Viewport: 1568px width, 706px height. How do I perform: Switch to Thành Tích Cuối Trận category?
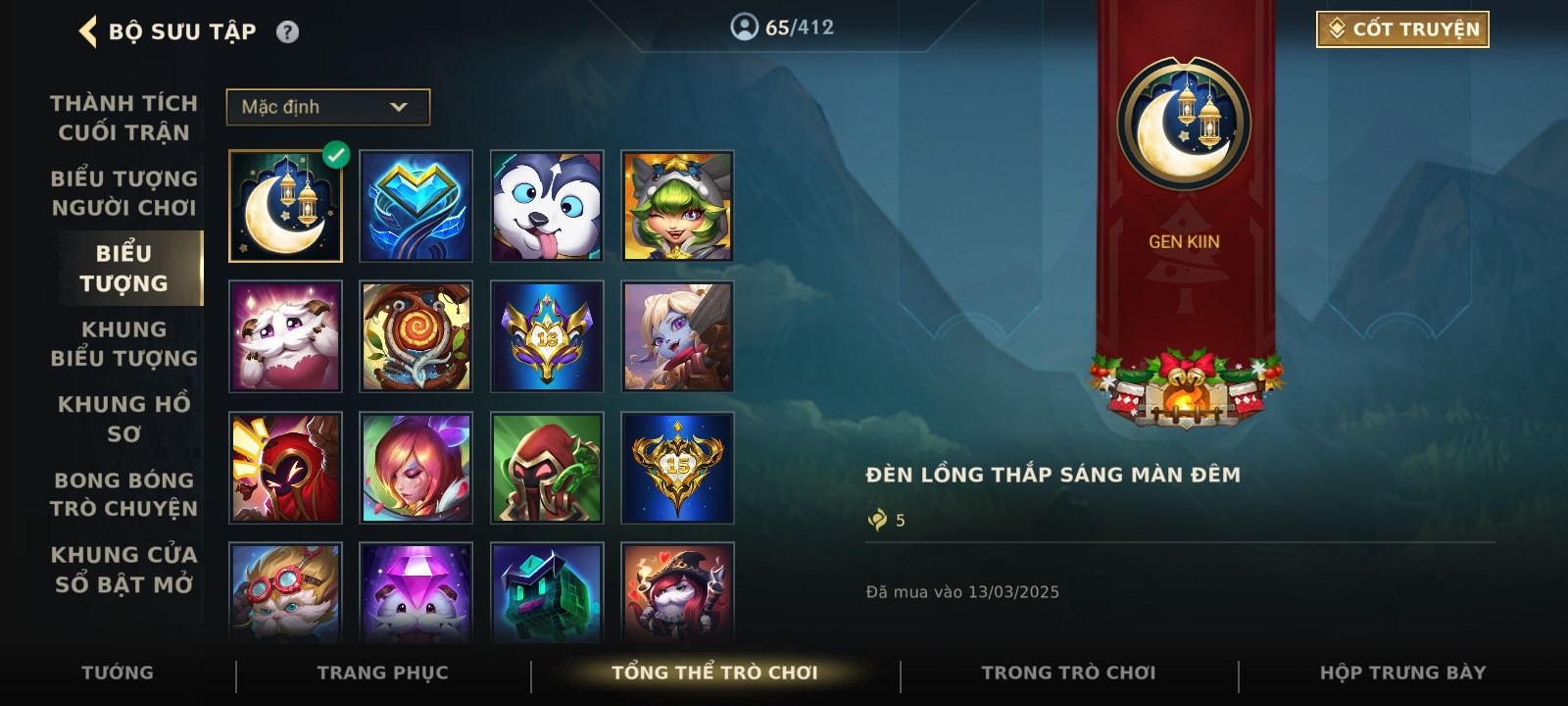point(123,118)
